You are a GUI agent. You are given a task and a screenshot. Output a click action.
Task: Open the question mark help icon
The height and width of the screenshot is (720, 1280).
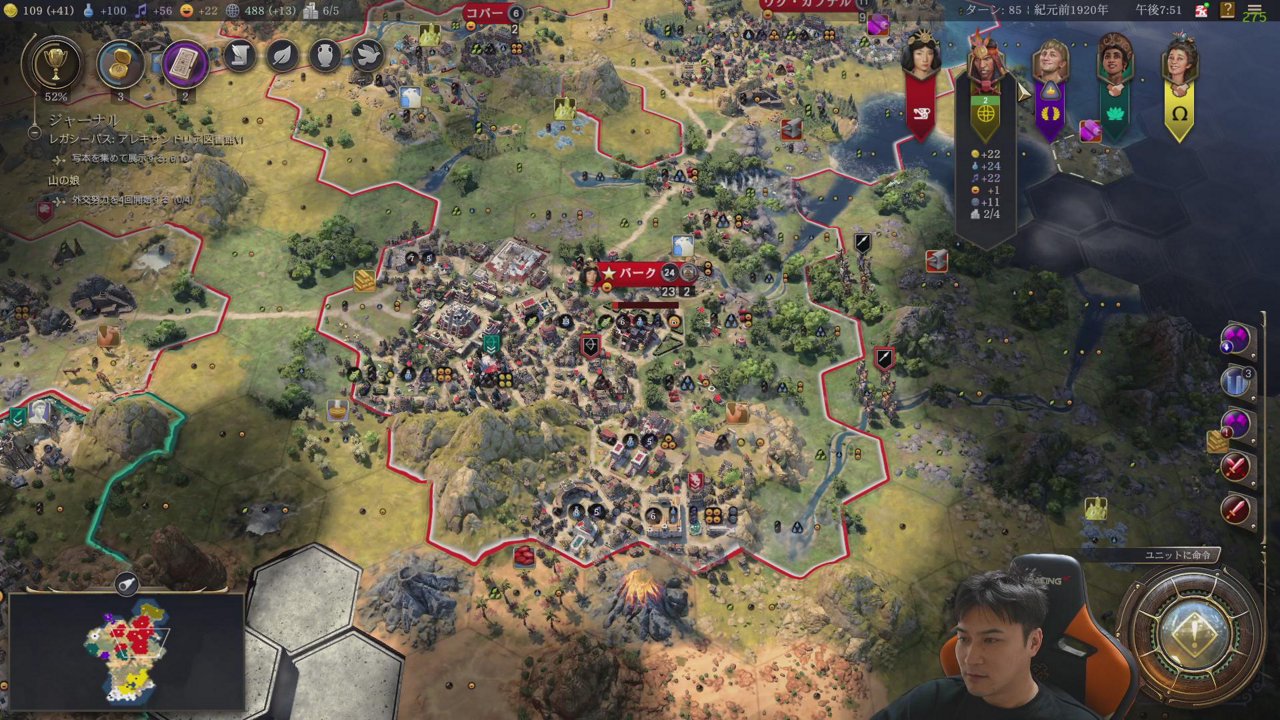[1227, 10]
